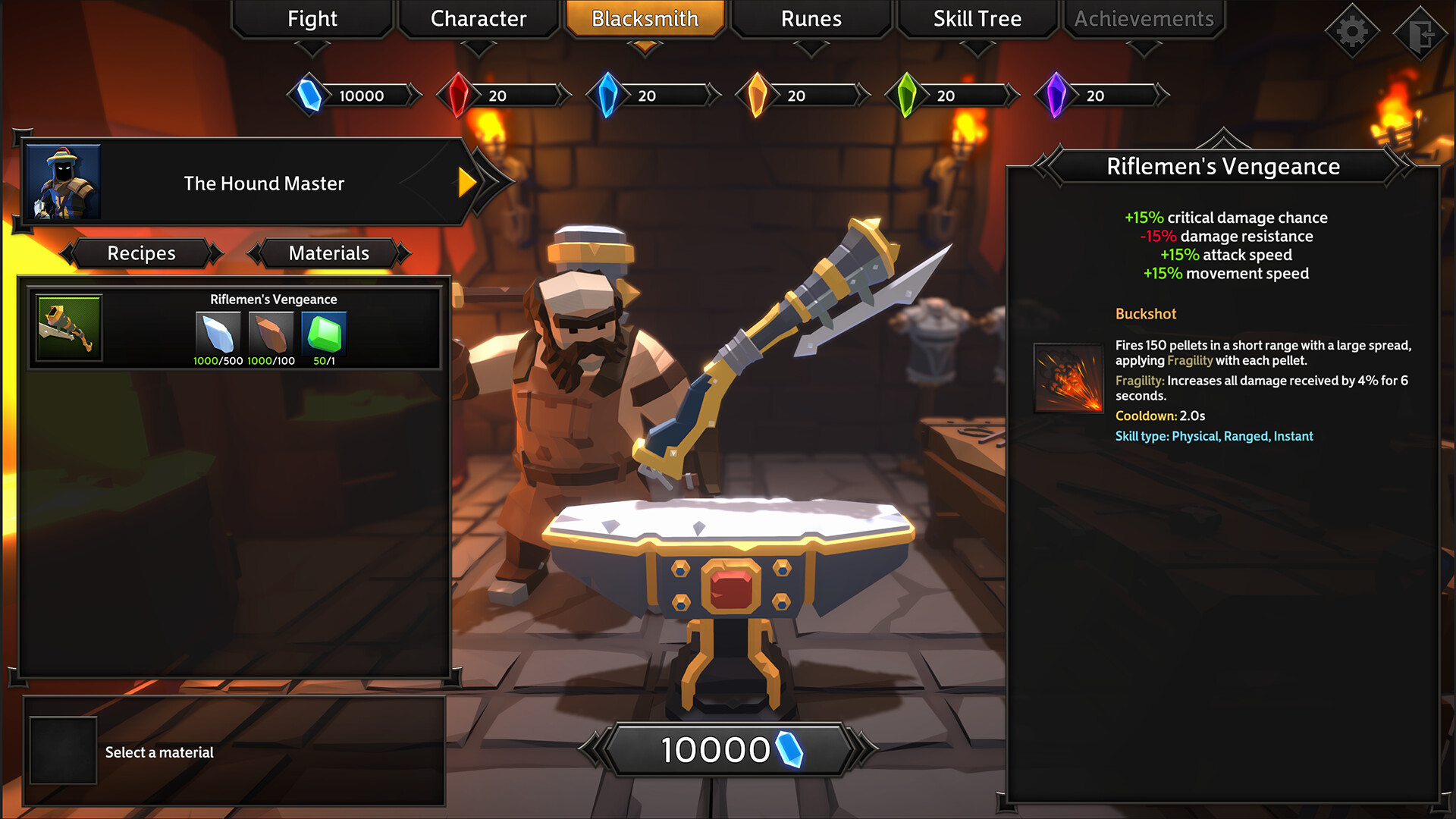Click the orange gem resource icon
Image resolution: width=1456 pixels, height=819 pixels.
click(757, 96)
